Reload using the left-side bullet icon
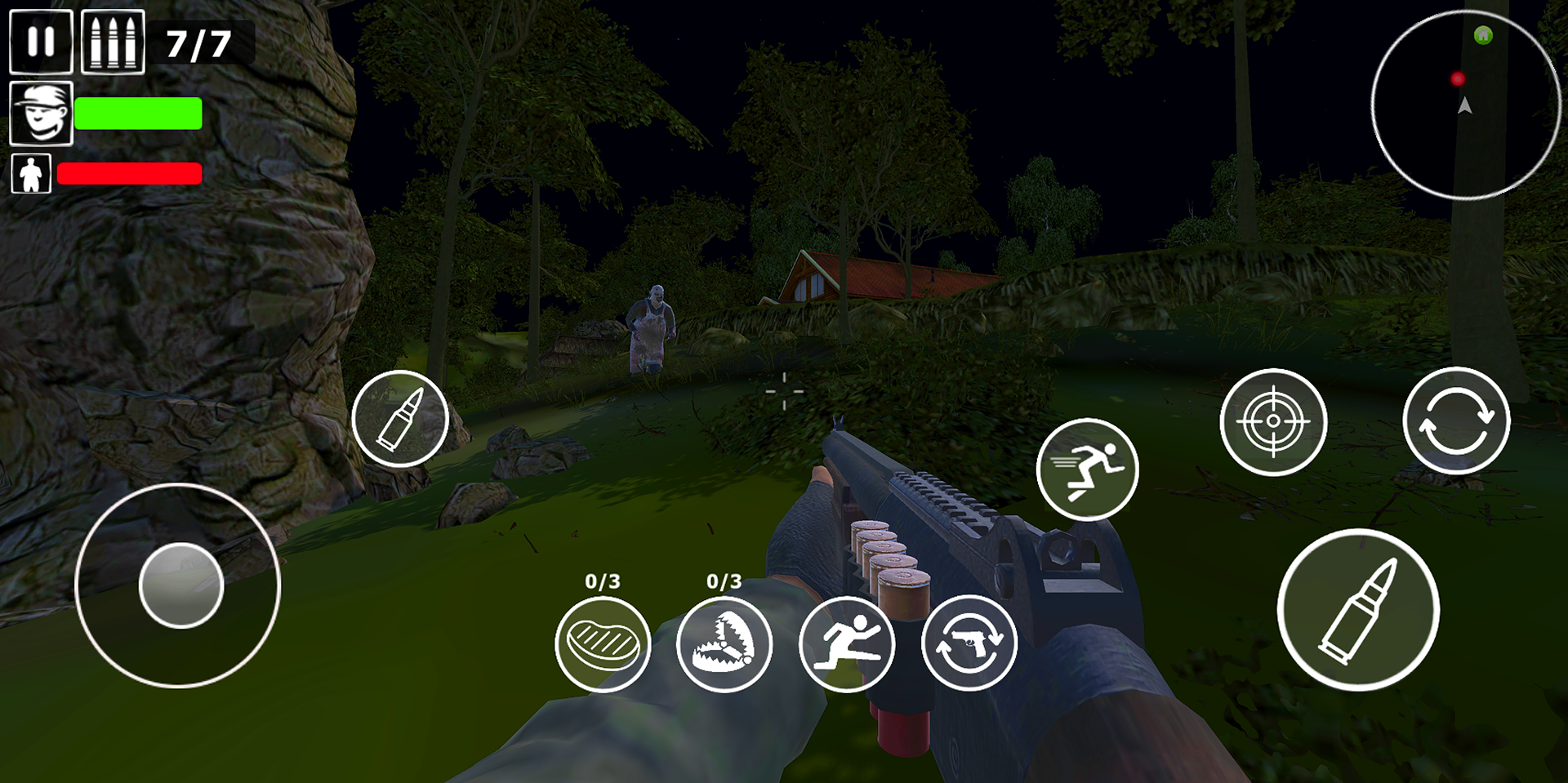This screenshot has width=1568, height=783. (402, 420)
